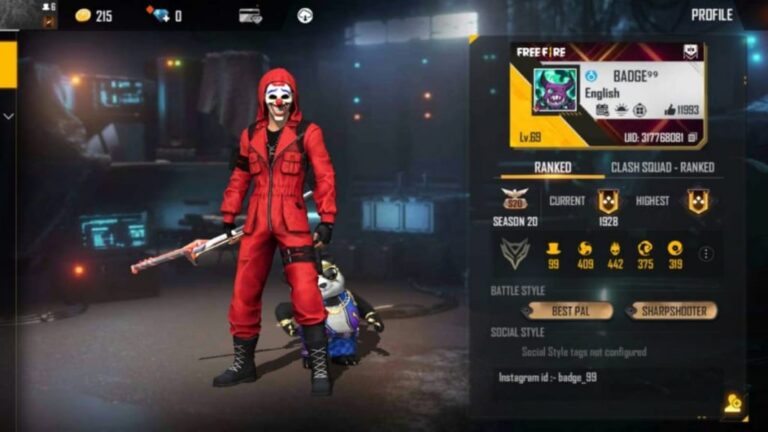Expand the left sidebar arrow
This screenshot has width=768, height=432.
pos(8,116)
